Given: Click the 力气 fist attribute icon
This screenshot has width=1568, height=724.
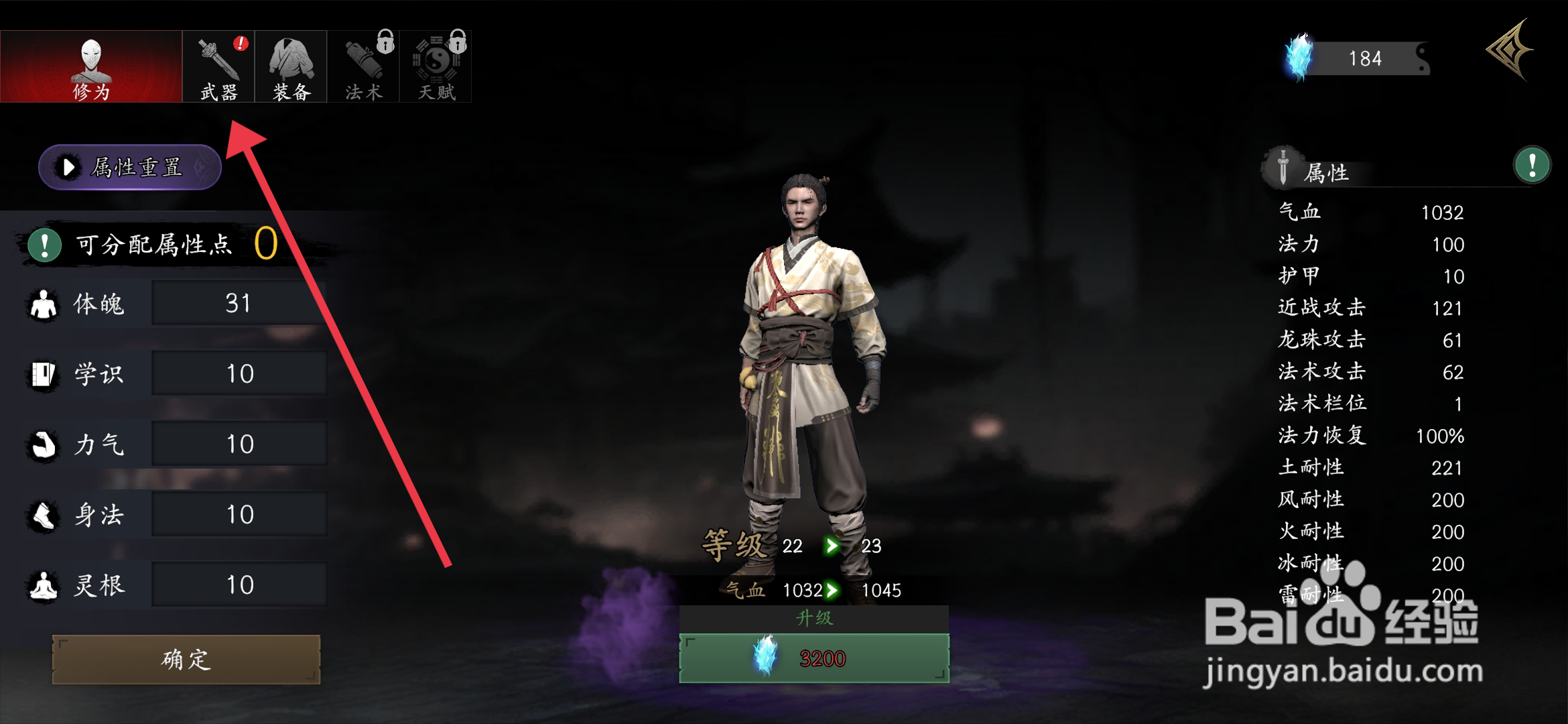Looking at the screenshot, I should point(42,444).
